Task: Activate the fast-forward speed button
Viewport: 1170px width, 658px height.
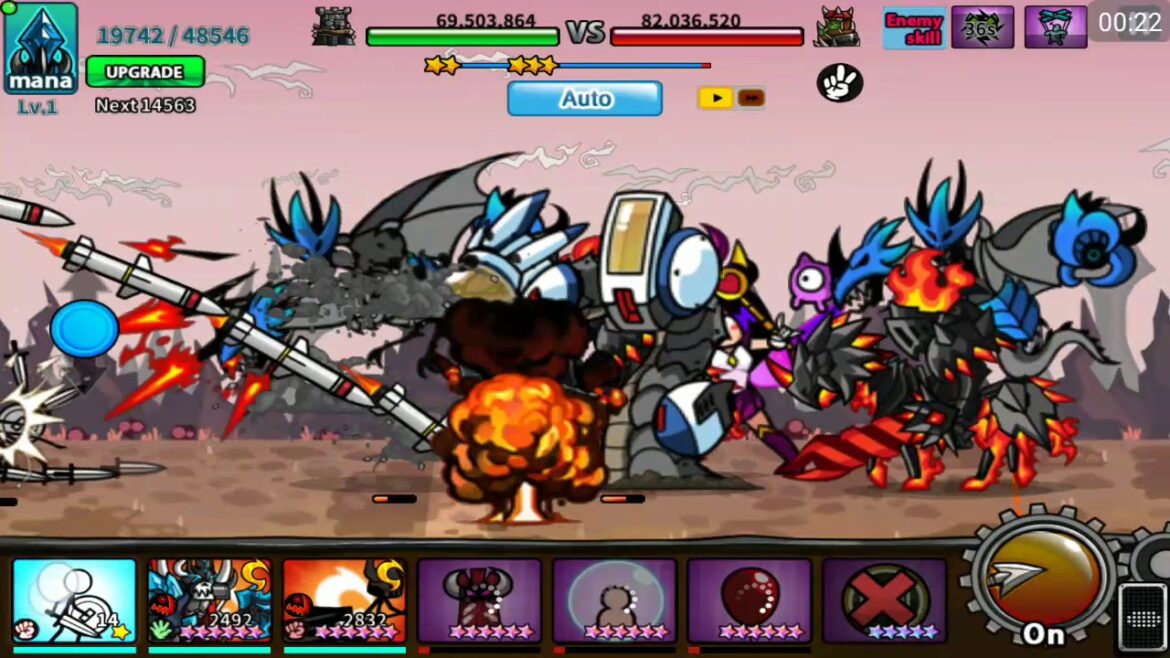Action: (x=751, y=98)
